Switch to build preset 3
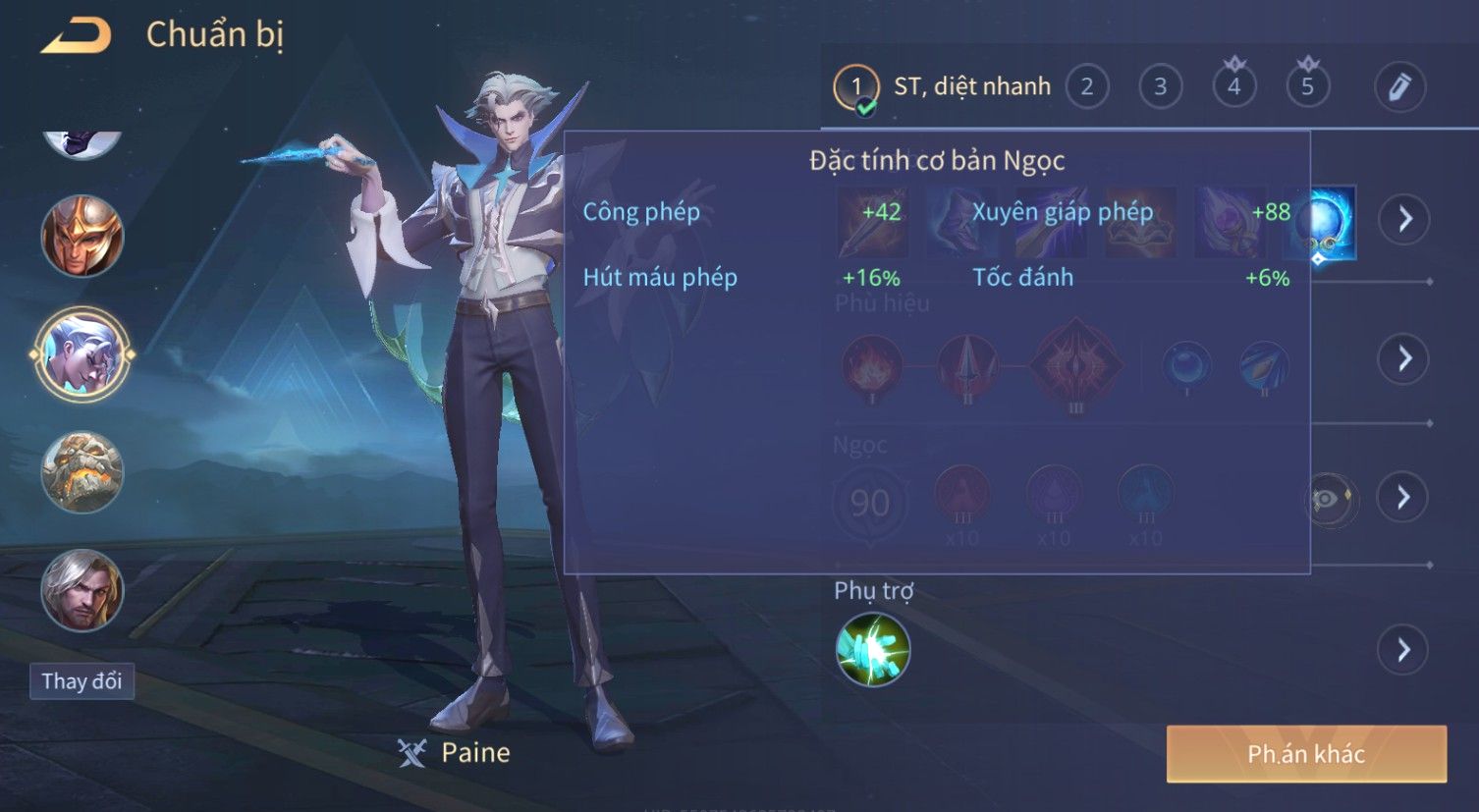 [1160, 87]
